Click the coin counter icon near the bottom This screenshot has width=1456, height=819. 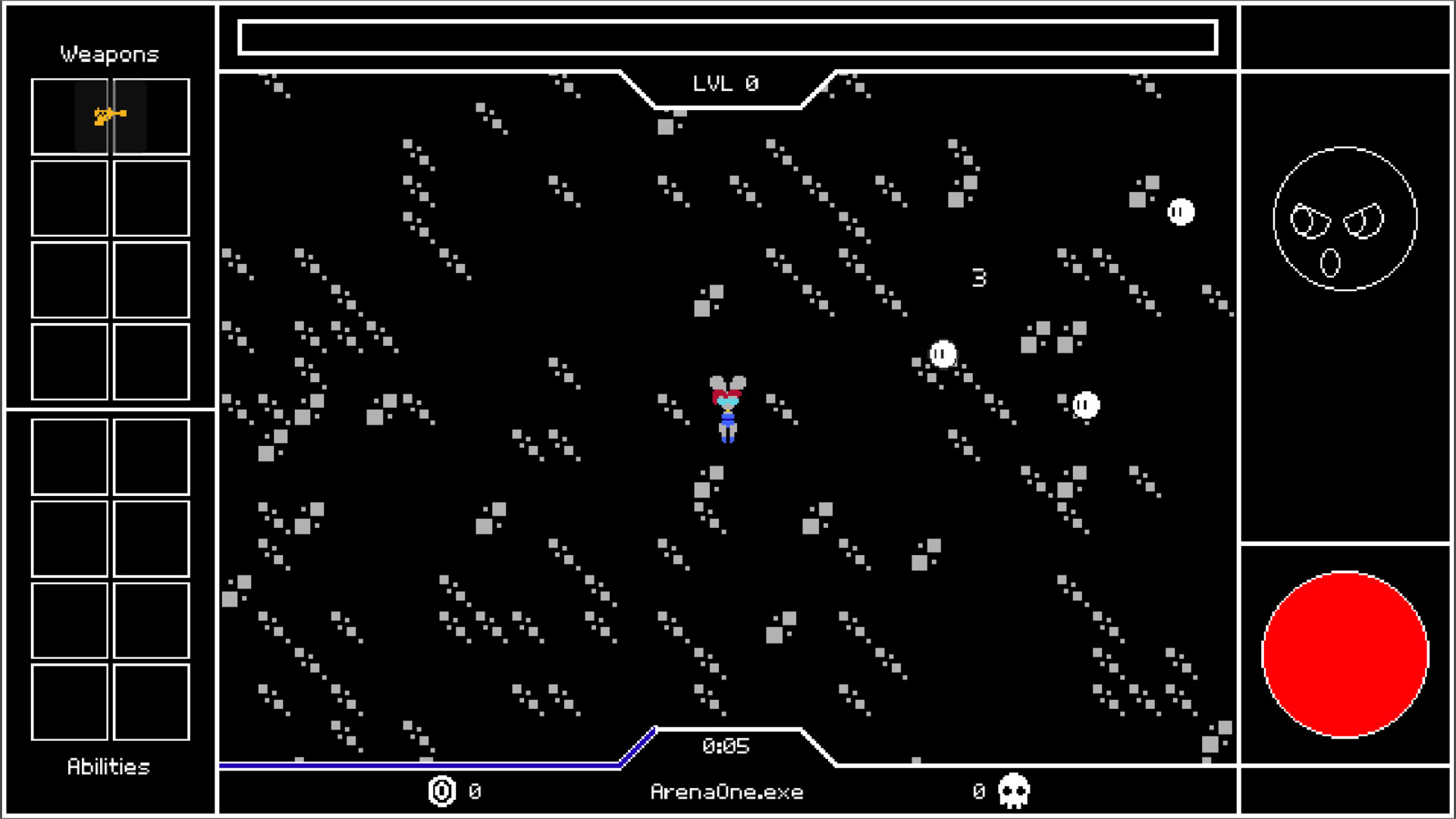click(x=441, y=791)
